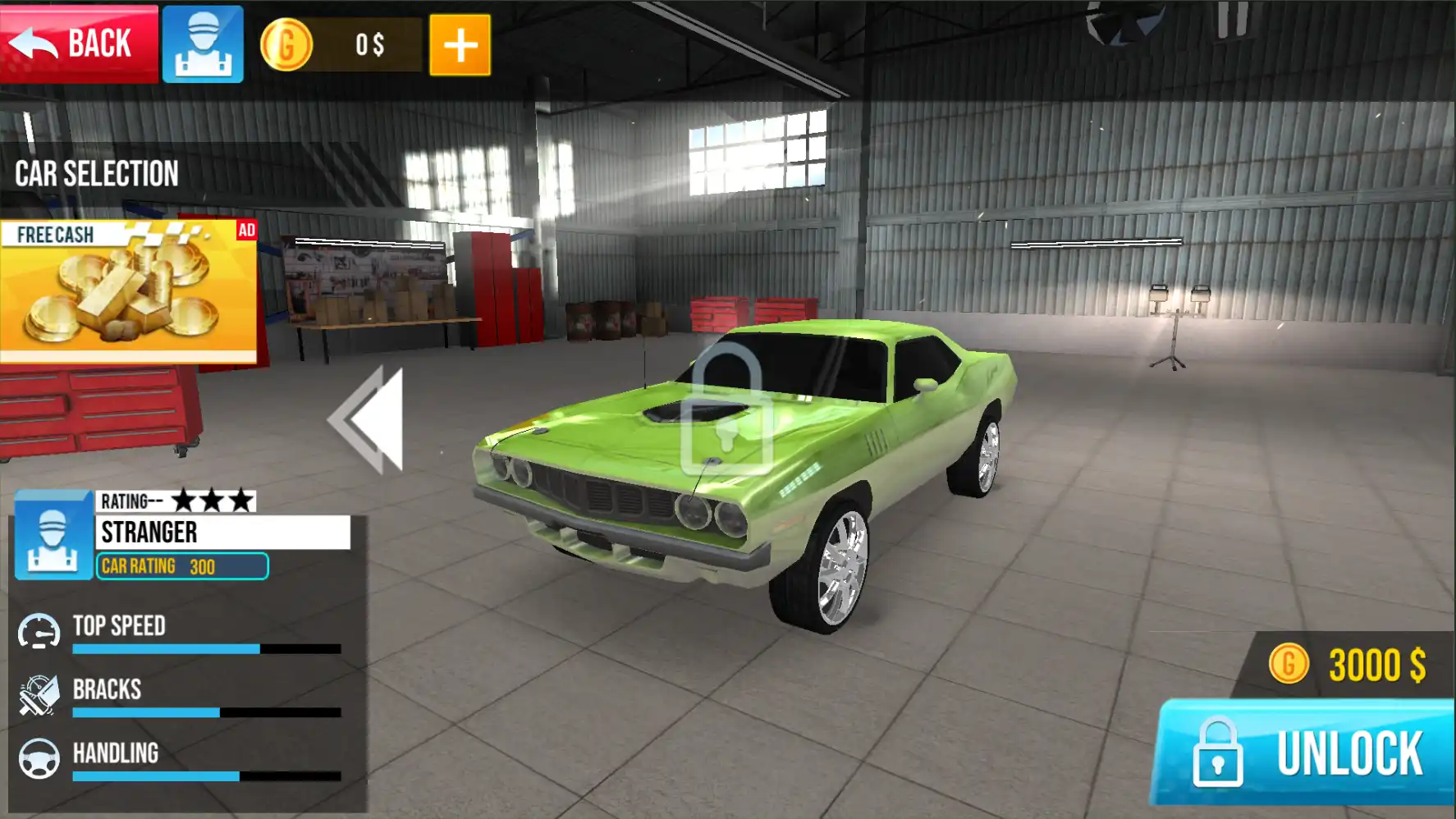
Task: Open the driver profile icon beside BACK
Action: [x=203, y=44]
